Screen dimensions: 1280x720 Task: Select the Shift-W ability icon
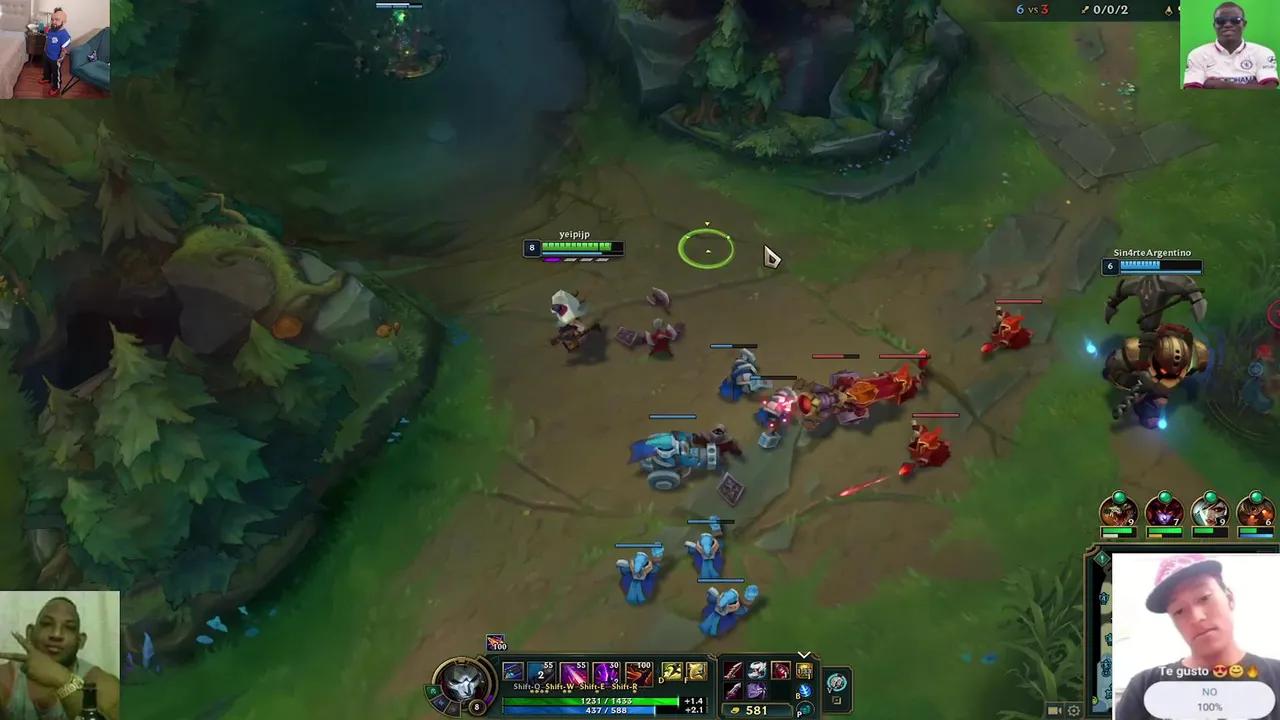tap(571, 672)
